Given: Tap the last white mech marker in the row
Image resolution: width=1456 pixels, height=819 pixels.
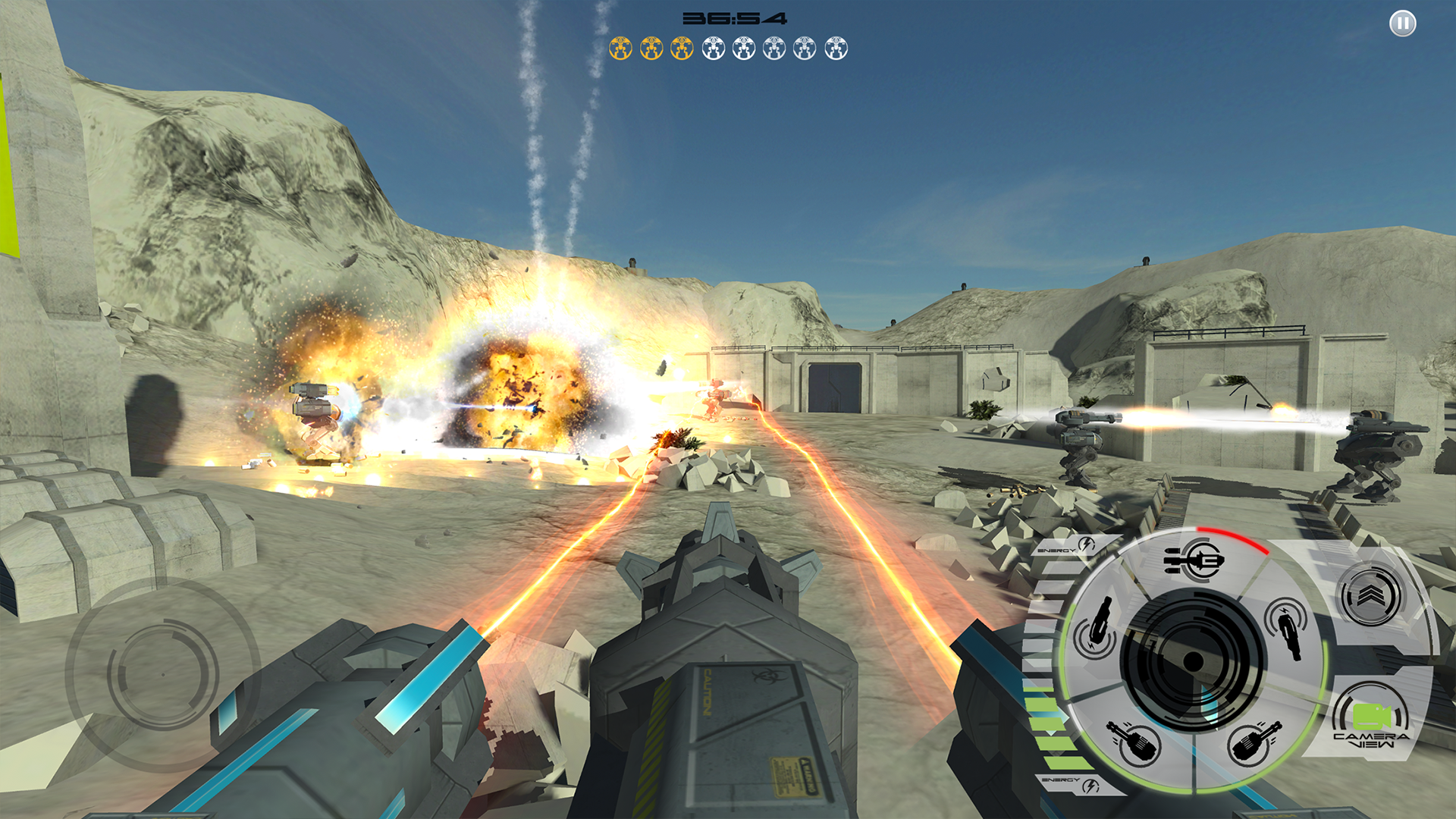Looking at the screenshot, I should click(x=835, y=48).
